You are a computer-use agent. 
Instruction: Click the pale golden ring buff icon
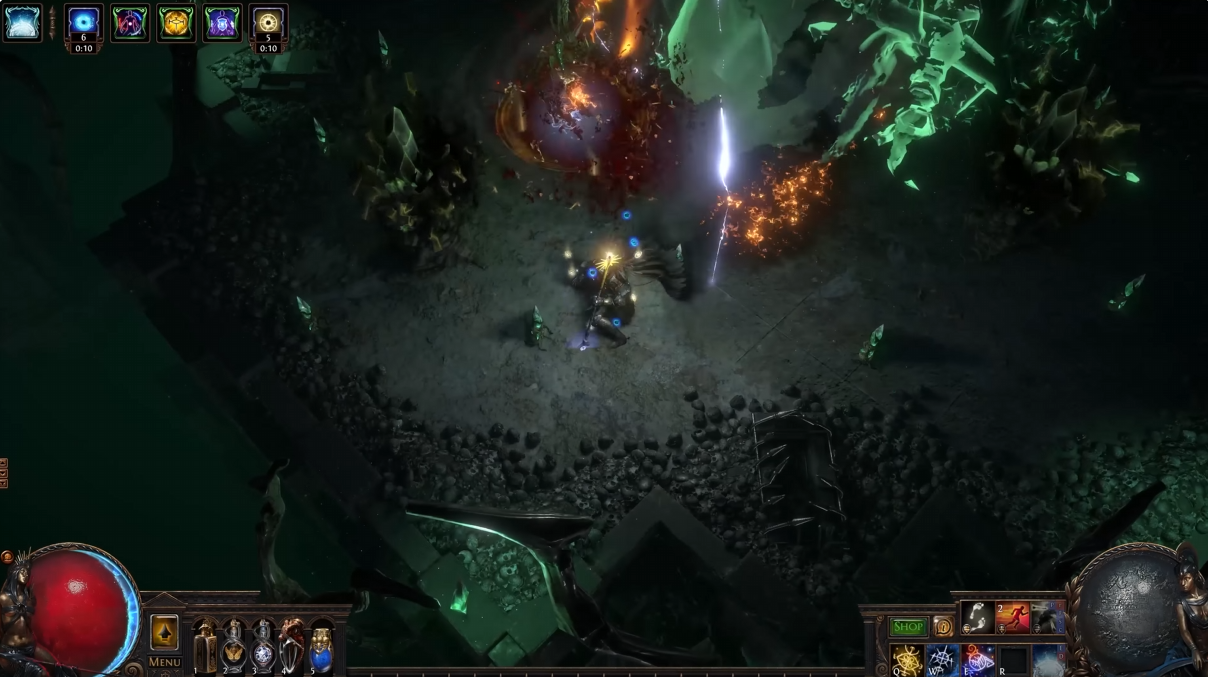[268, 22]
